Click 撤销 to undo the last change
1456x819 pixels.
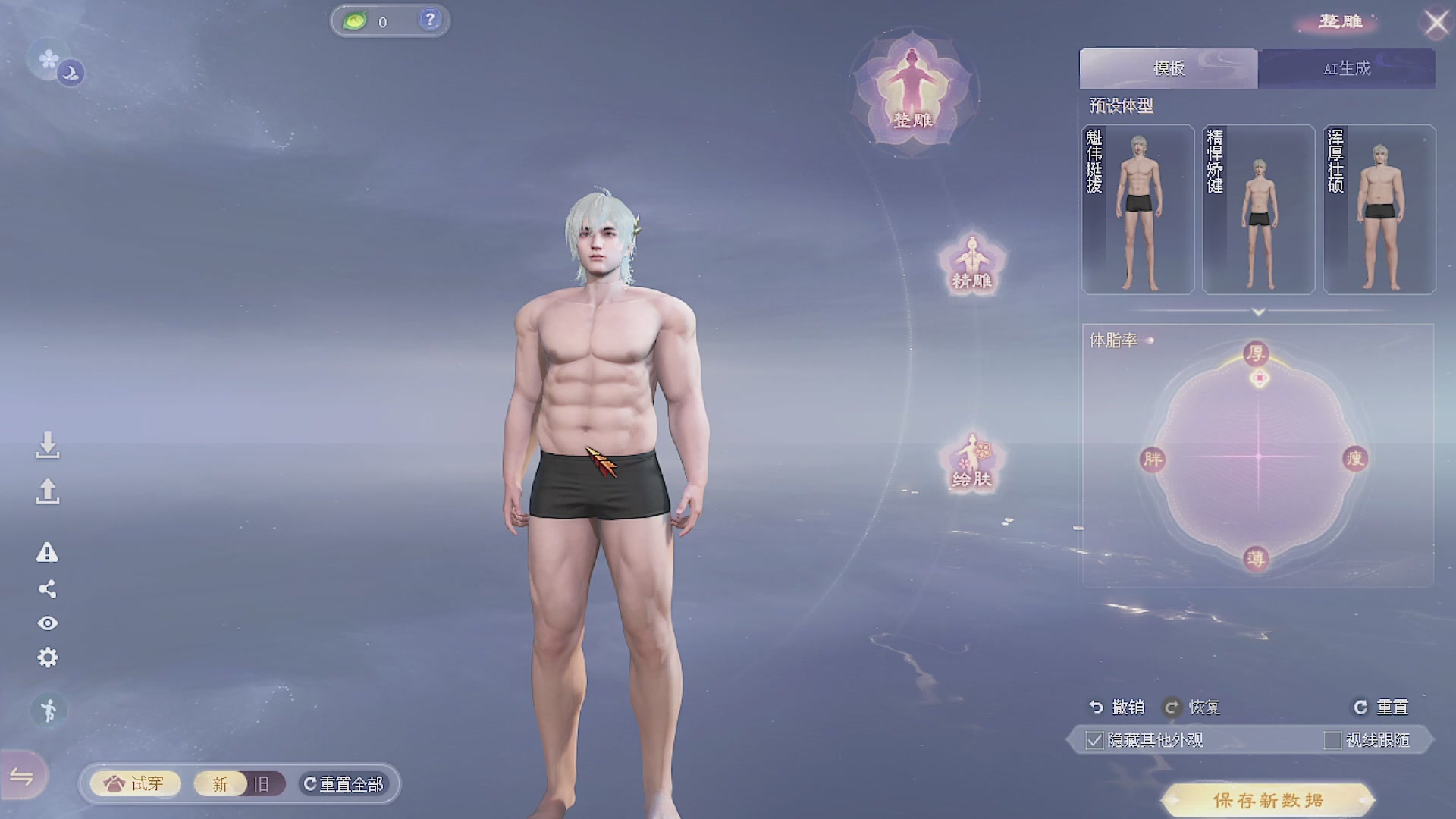point(1117,707)
